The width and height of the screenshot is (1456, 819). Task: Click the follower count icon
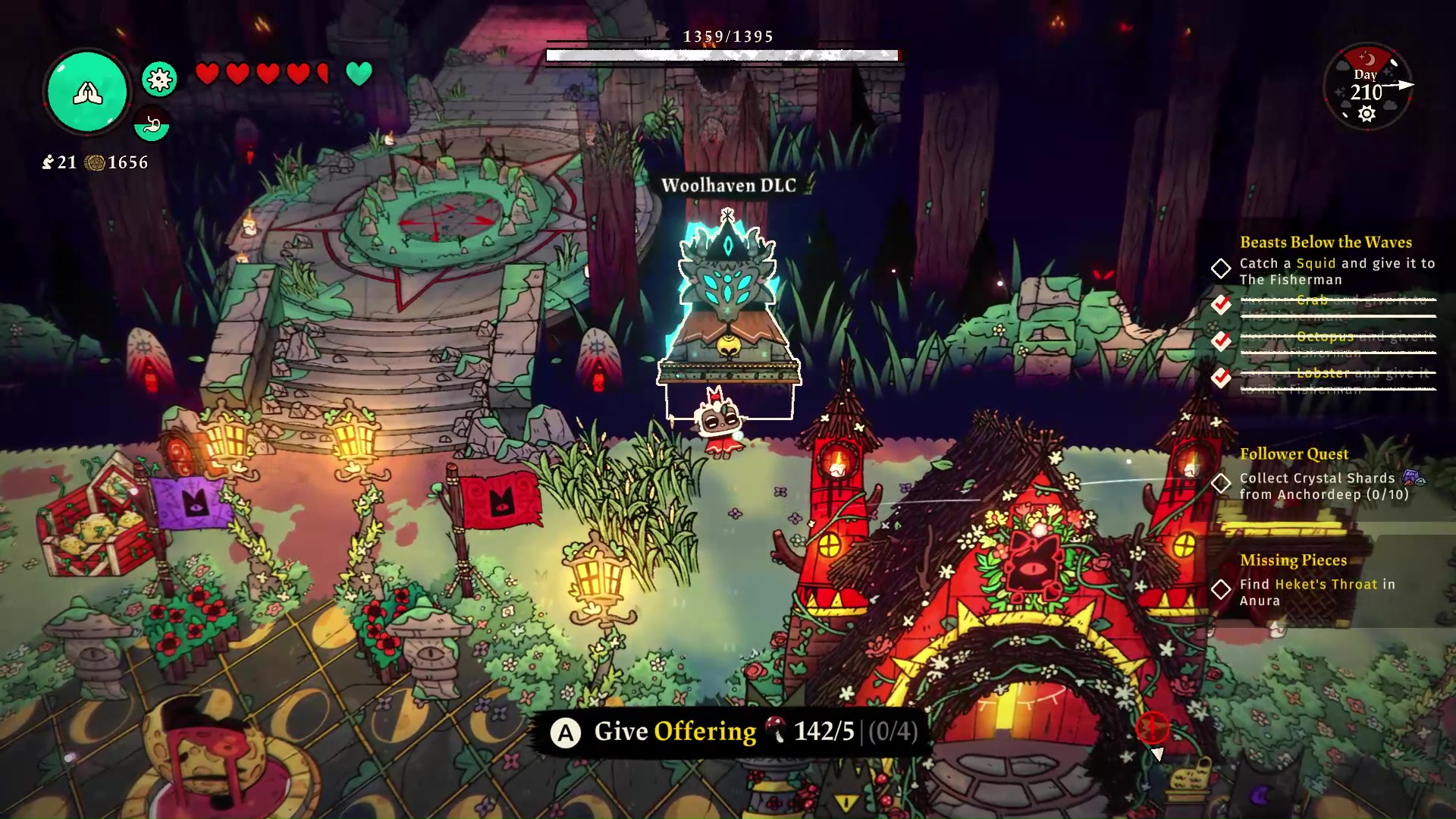[x=49, y=162]
